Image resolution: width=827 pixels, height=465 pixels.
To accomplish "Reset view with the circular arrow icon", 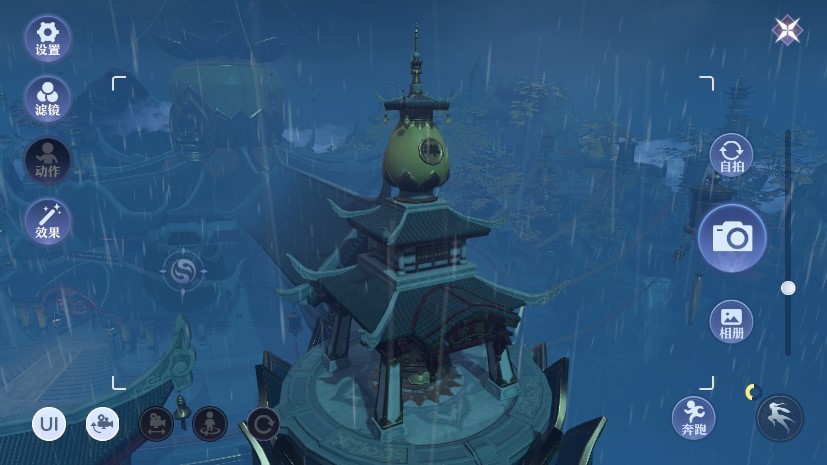I will (x=263, y=424).
